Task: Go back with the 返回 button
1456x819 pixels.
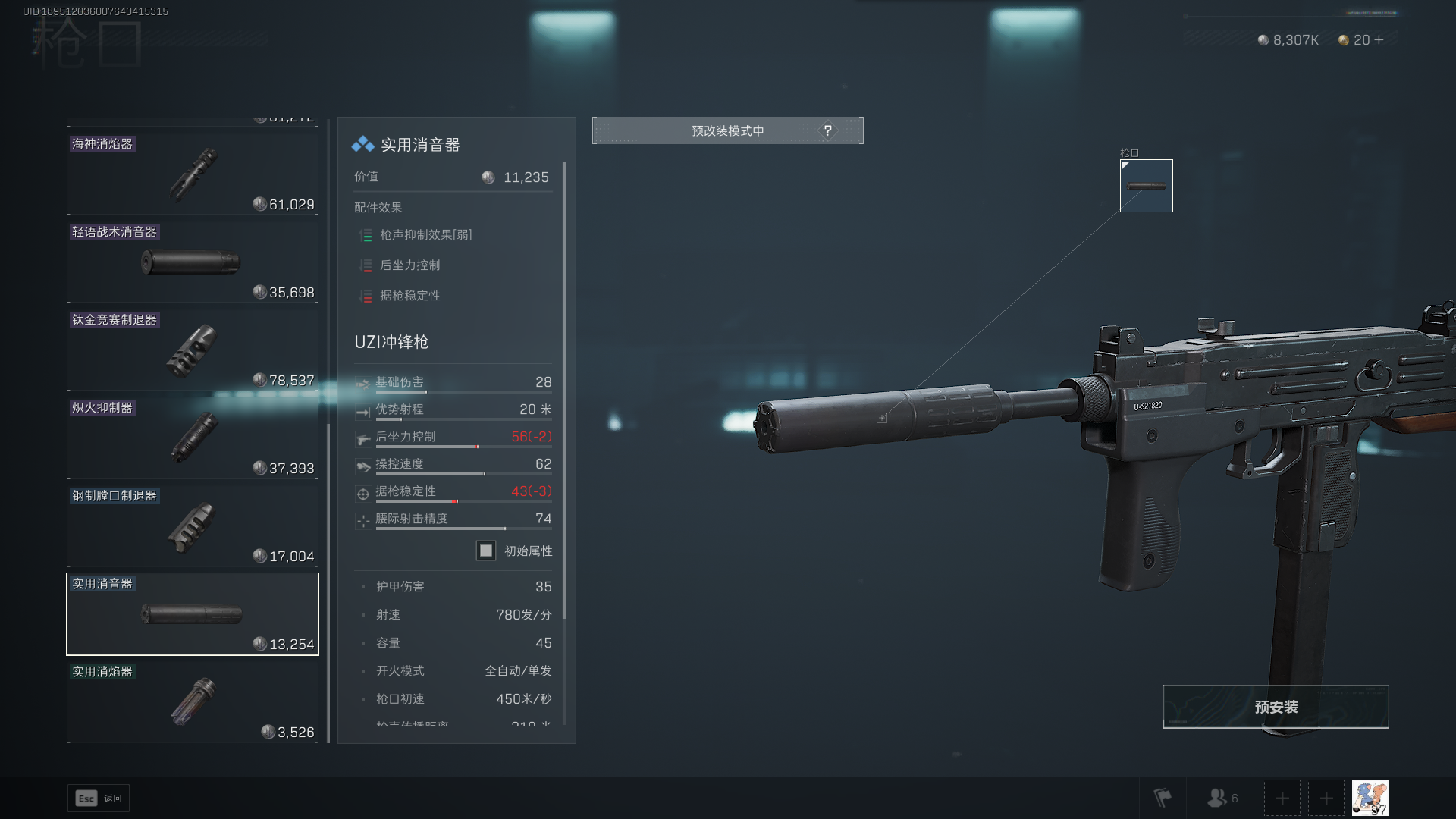Action: click(99, 799)
